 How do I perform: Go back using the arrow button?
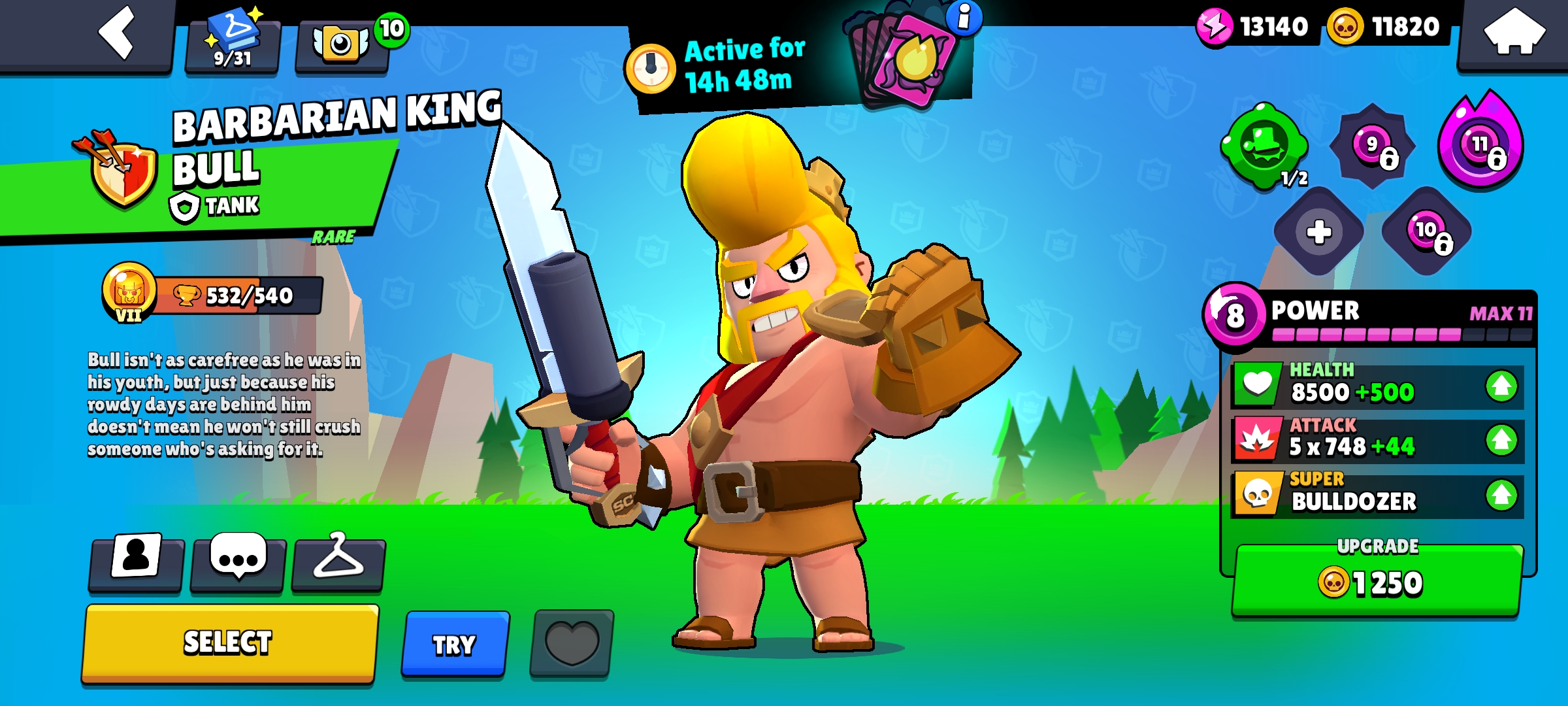coord(116,33)
